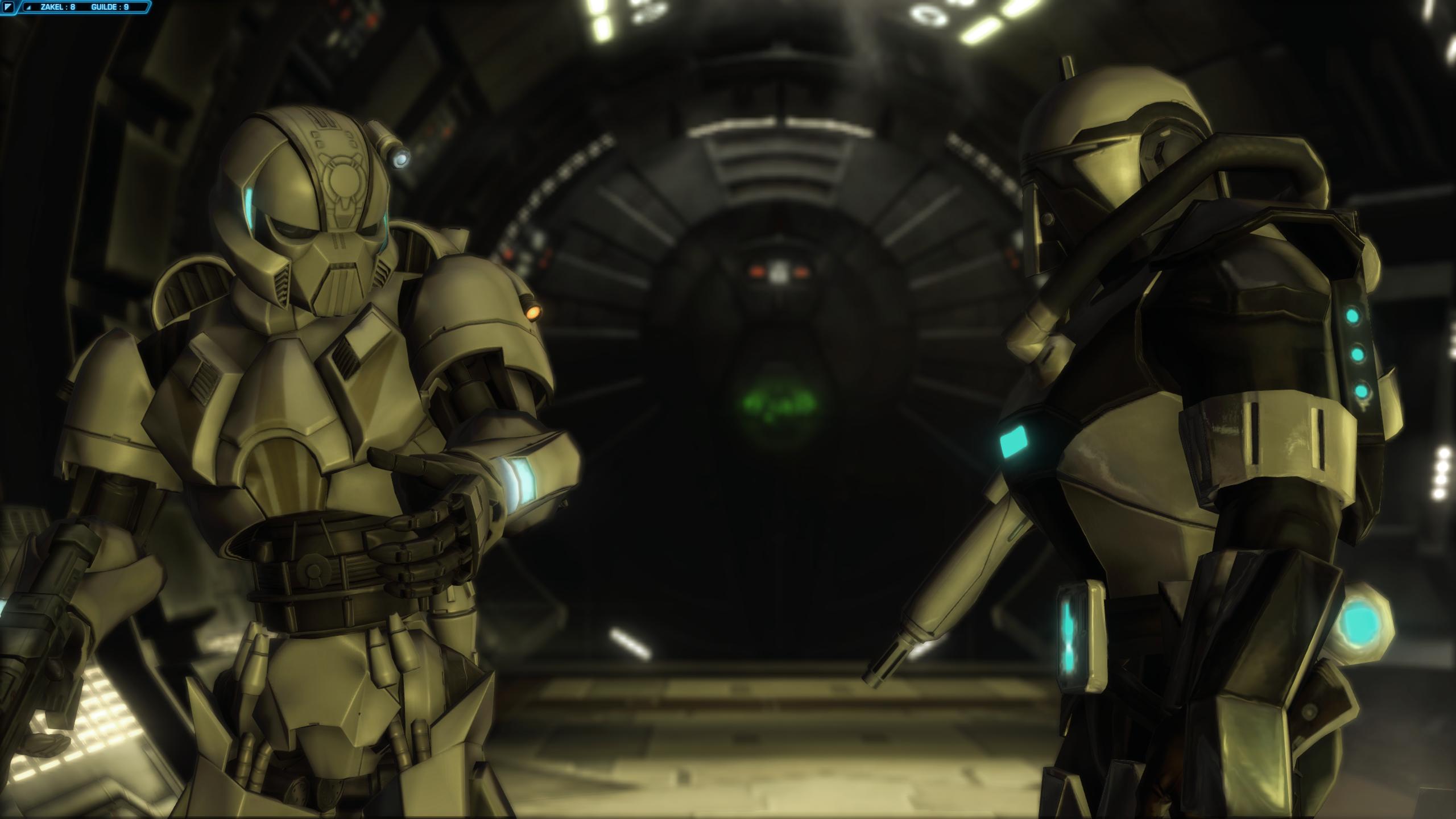Viewport: 1456px width, 819px height.
Task: Click the triangle menu button in the corner
Action: click(x=9, y=7)
